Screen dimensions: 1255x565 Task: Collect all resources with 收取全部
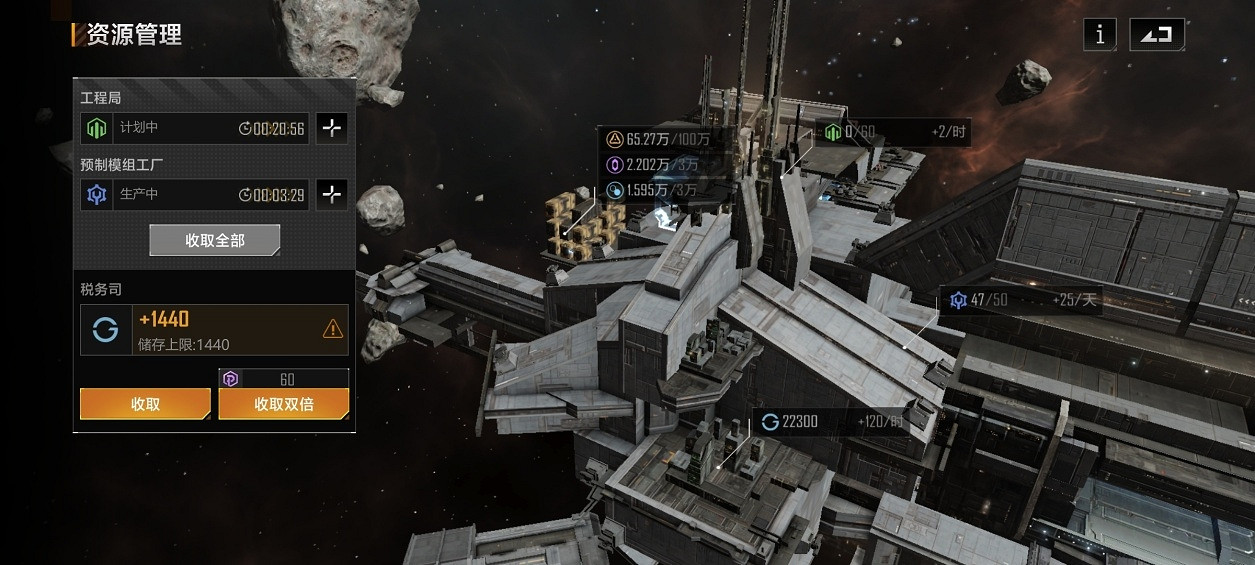click(214, 240)
